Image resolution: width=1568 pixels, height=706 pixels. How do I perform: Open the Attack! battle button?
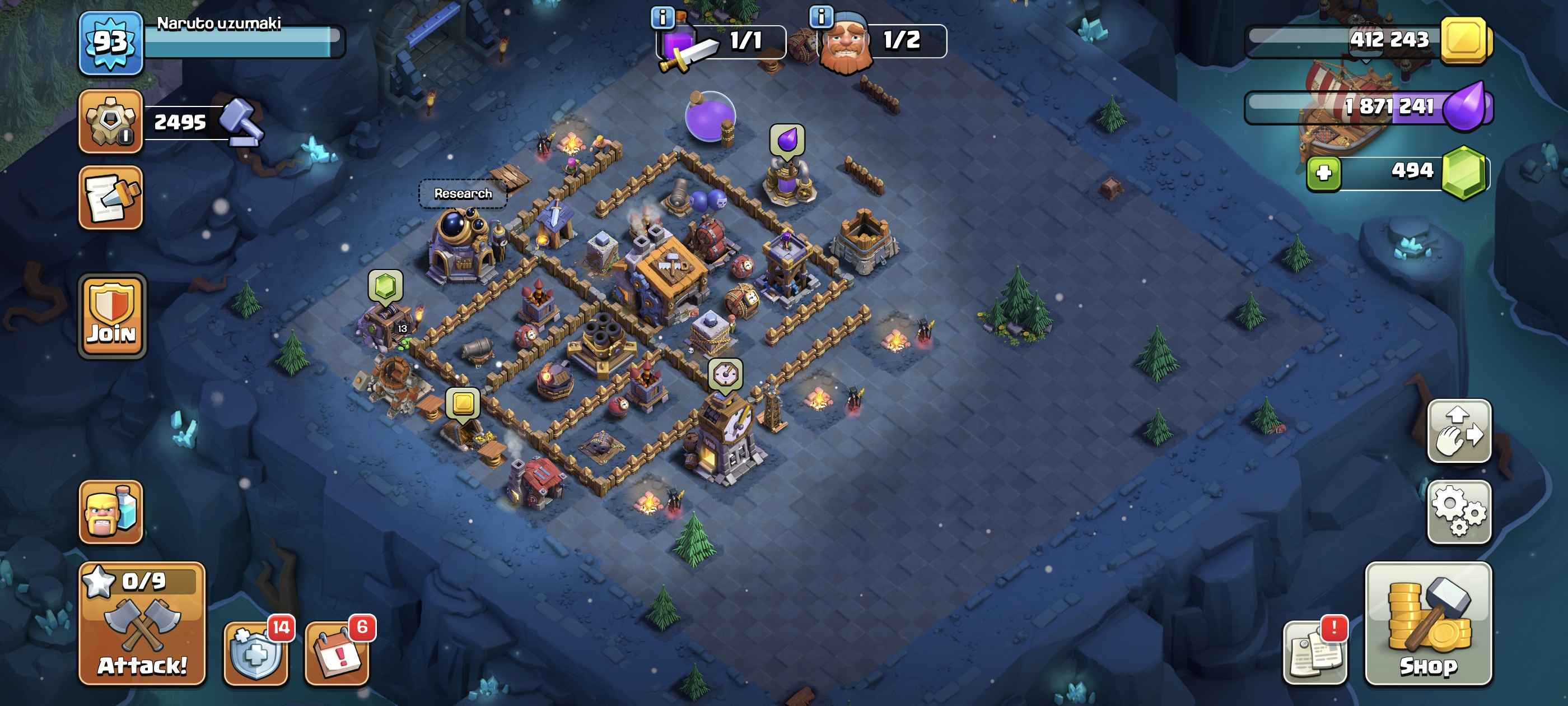142,624
